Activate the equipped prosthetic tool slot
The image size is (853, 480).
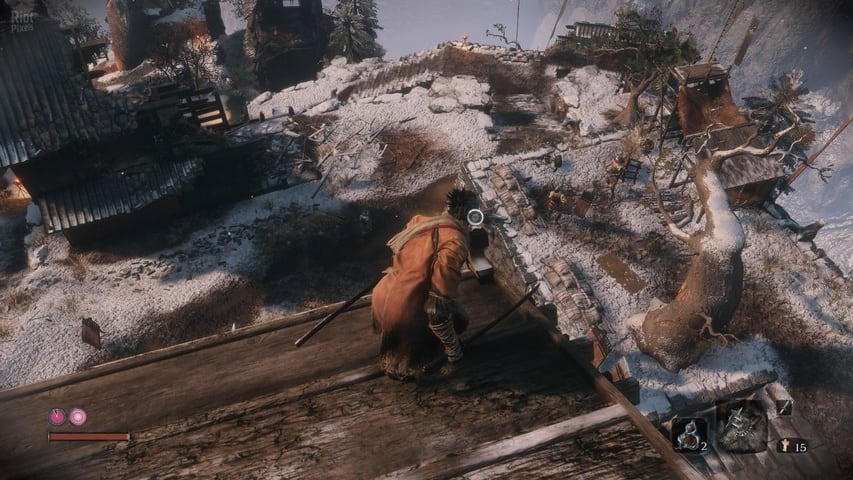tap(741, 425)
